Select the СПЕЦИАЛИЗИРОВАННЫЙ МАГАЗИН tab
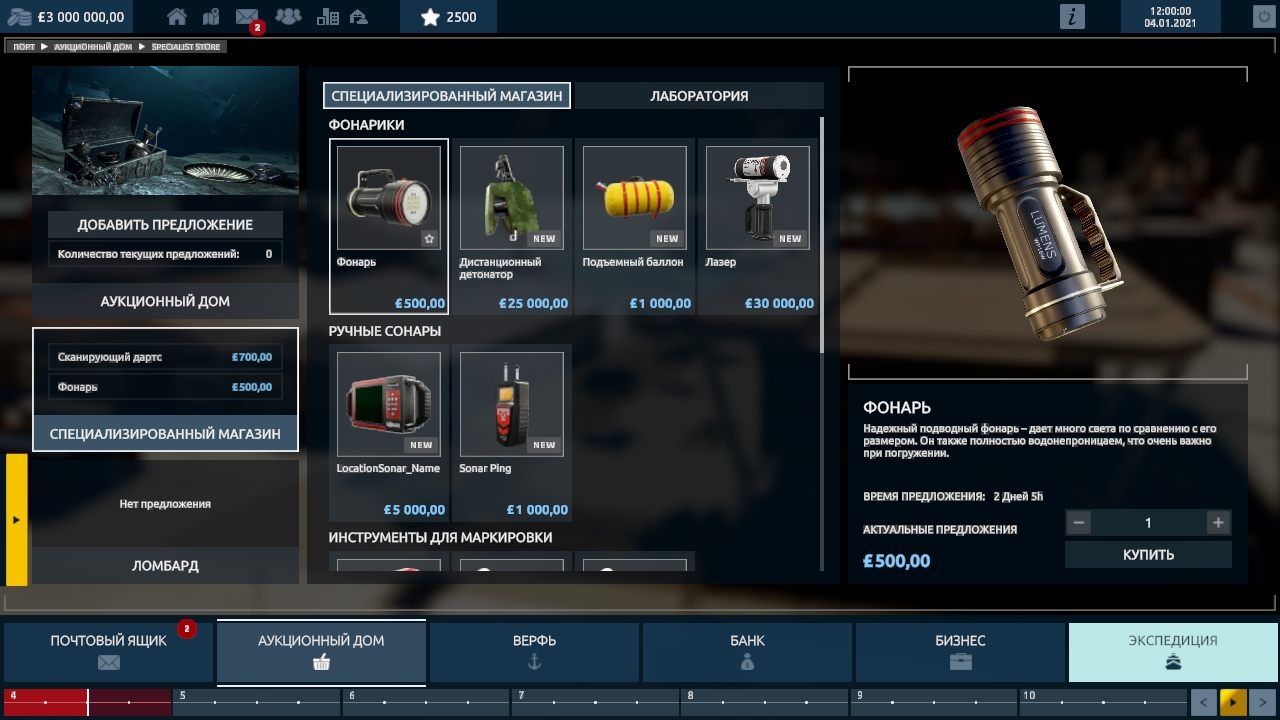The width and height of the screenshot is (1280, 720). click(447, 96)
